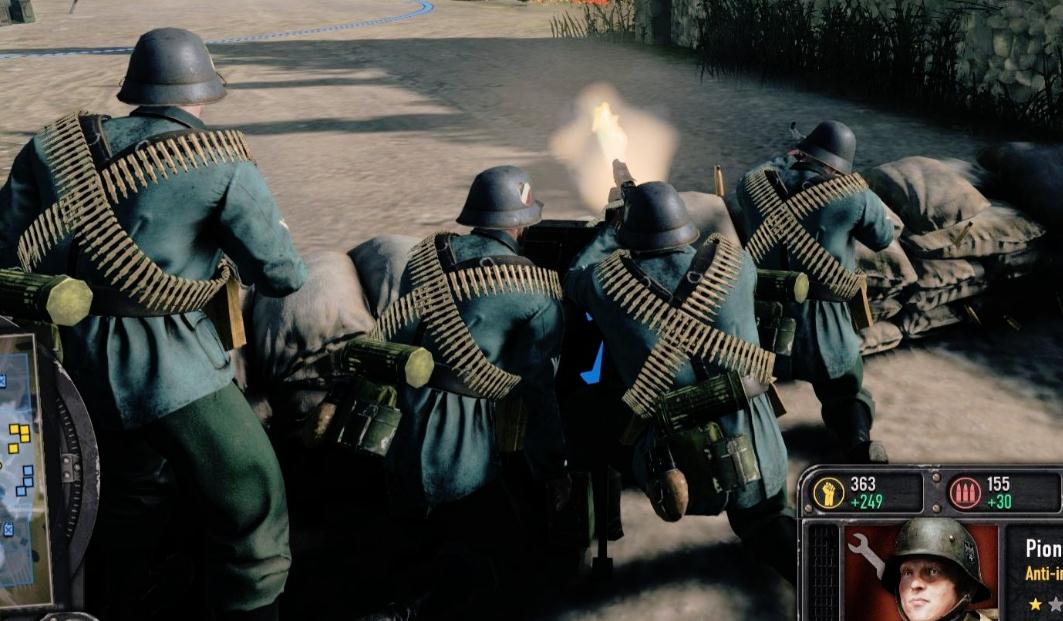Click the tactical minimap
Viewport: 1063px width, 621px height.
tap(22, 470)
